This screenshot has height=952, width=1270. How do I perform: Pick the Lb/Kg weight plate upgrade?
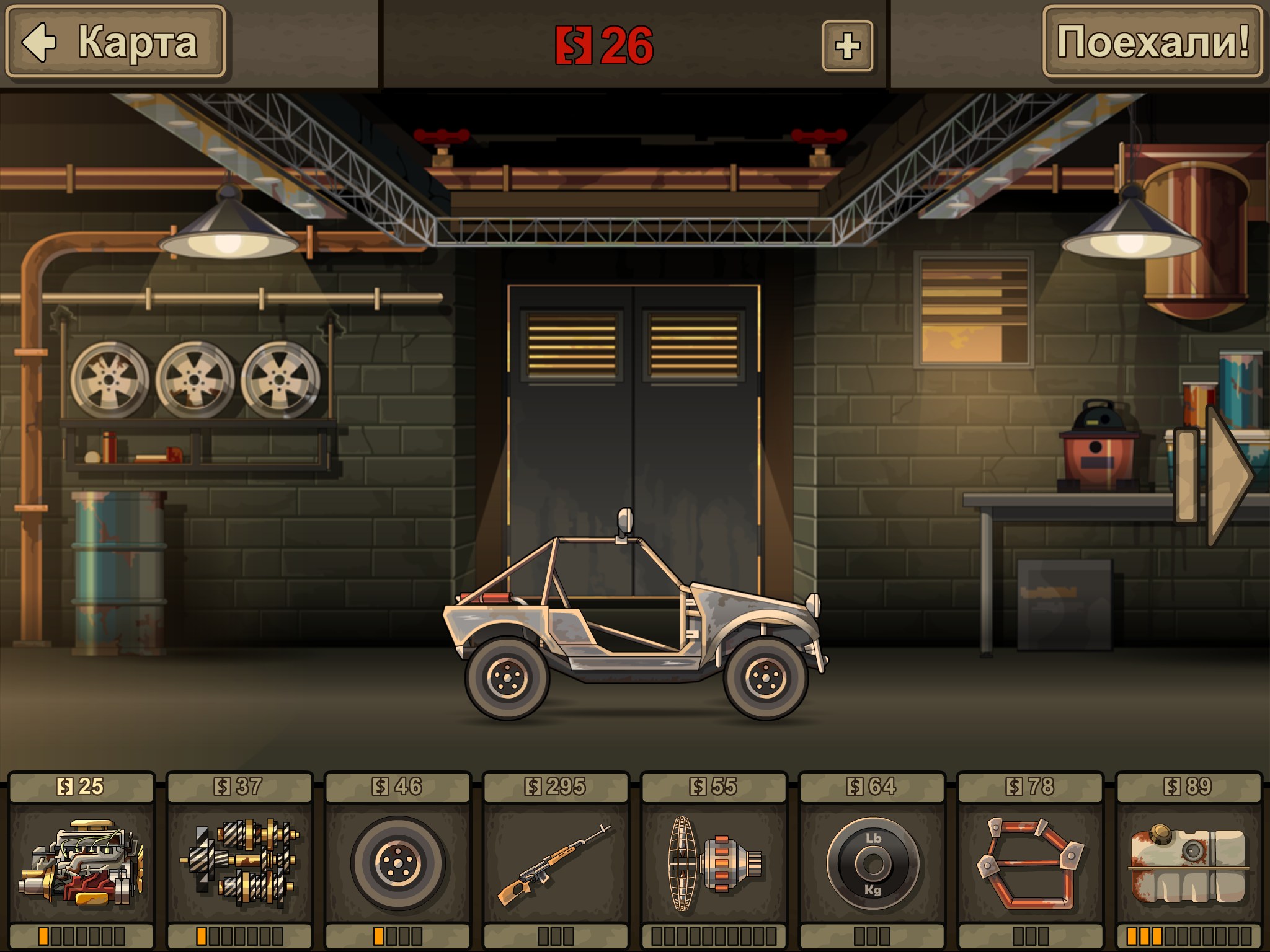pos(872,863)
